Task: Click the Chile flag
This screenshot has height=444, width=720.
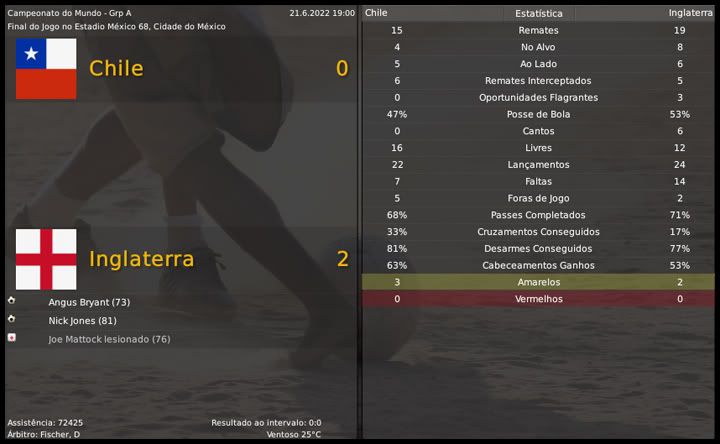Action: [46, 68]
